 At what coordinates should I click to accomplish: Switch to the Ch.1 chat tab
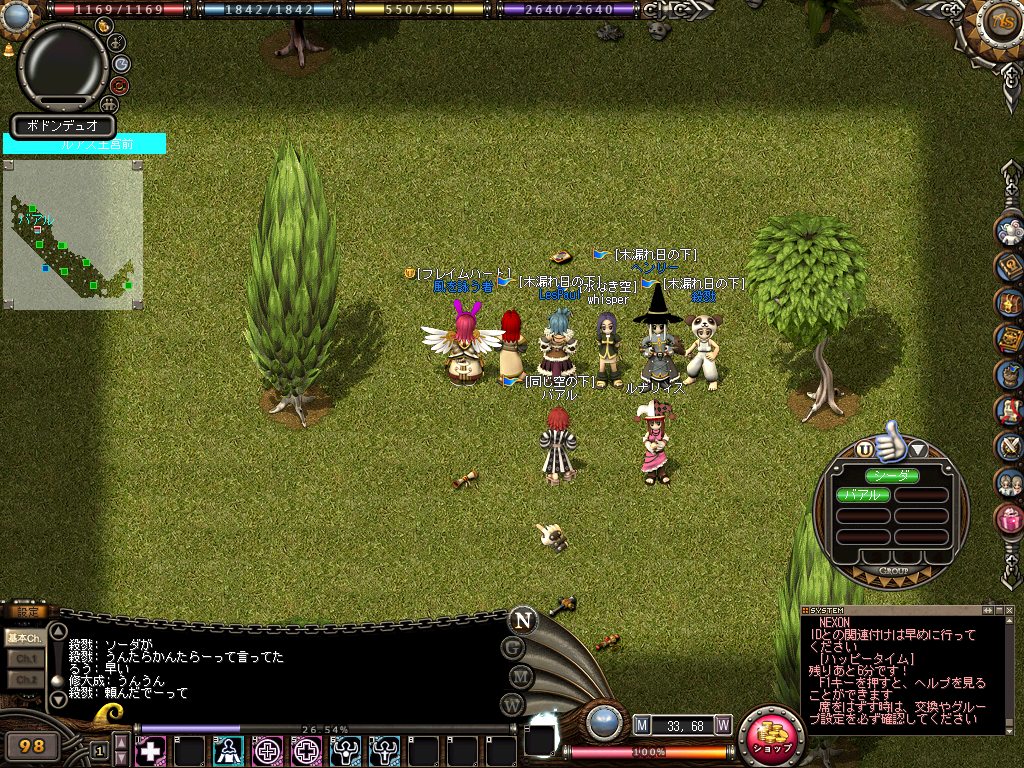23,659
